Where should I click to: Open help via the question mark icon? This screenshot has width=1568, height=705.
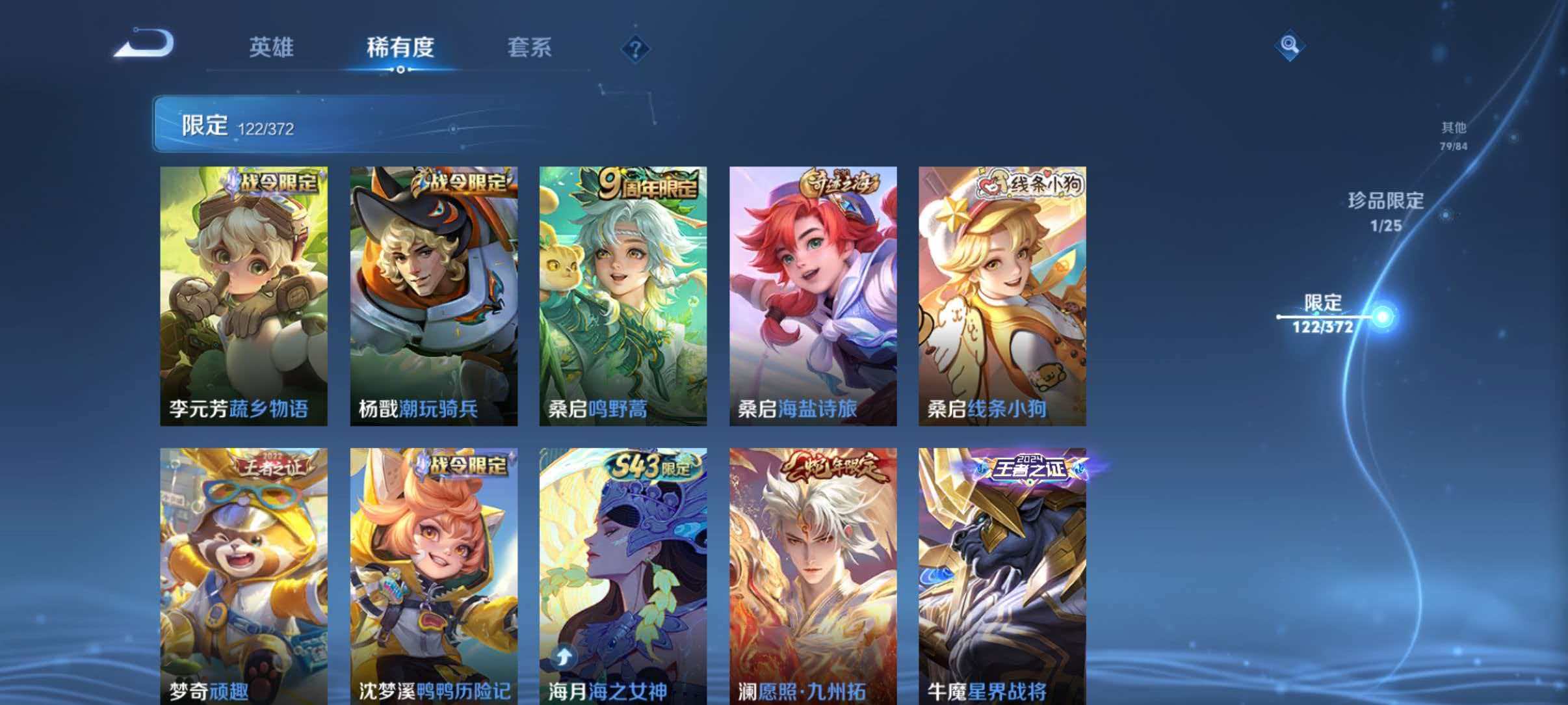[x=635, y=48]
